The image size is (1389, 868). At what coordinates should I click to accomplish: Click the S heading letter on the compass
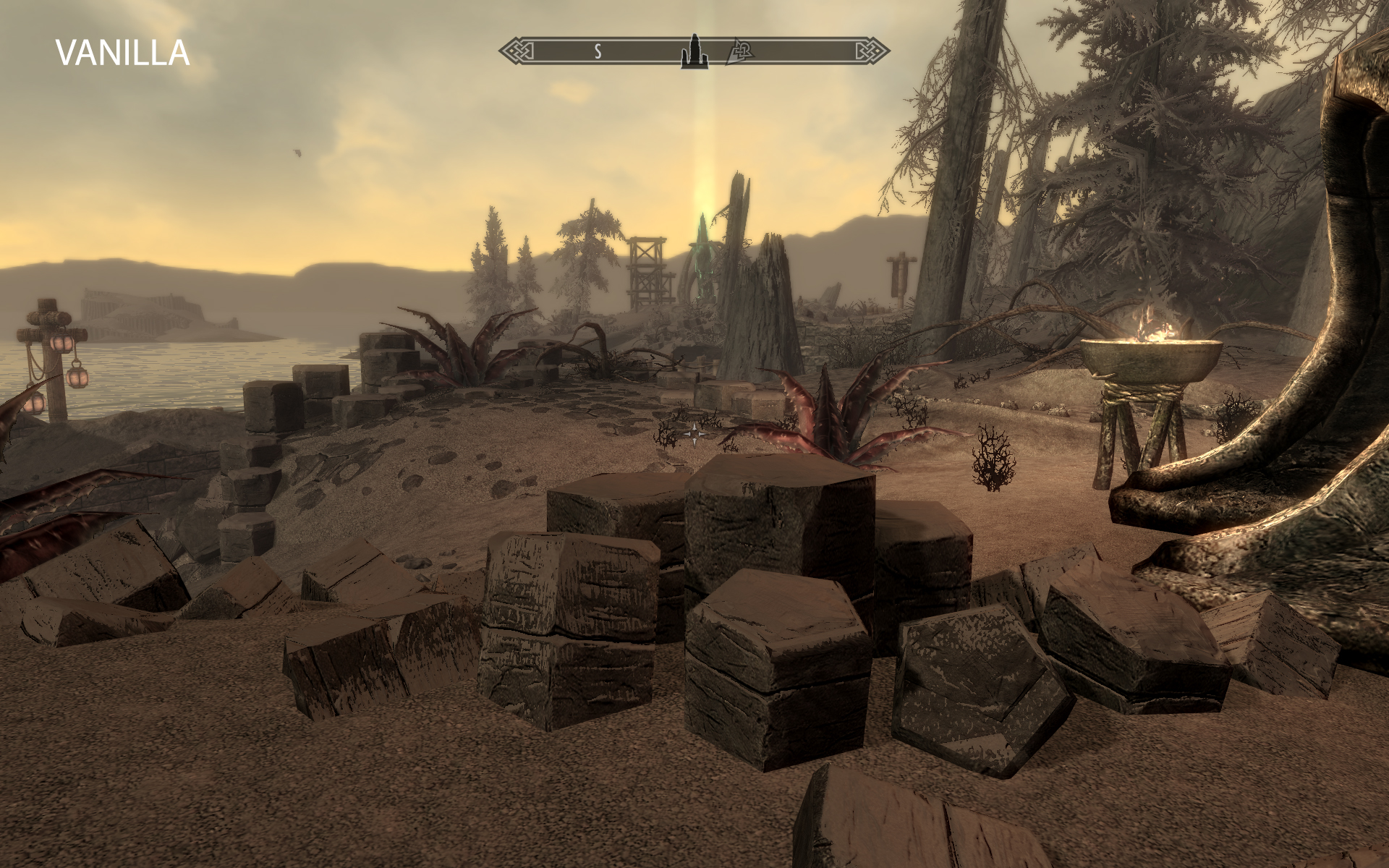tap(598, 51)
